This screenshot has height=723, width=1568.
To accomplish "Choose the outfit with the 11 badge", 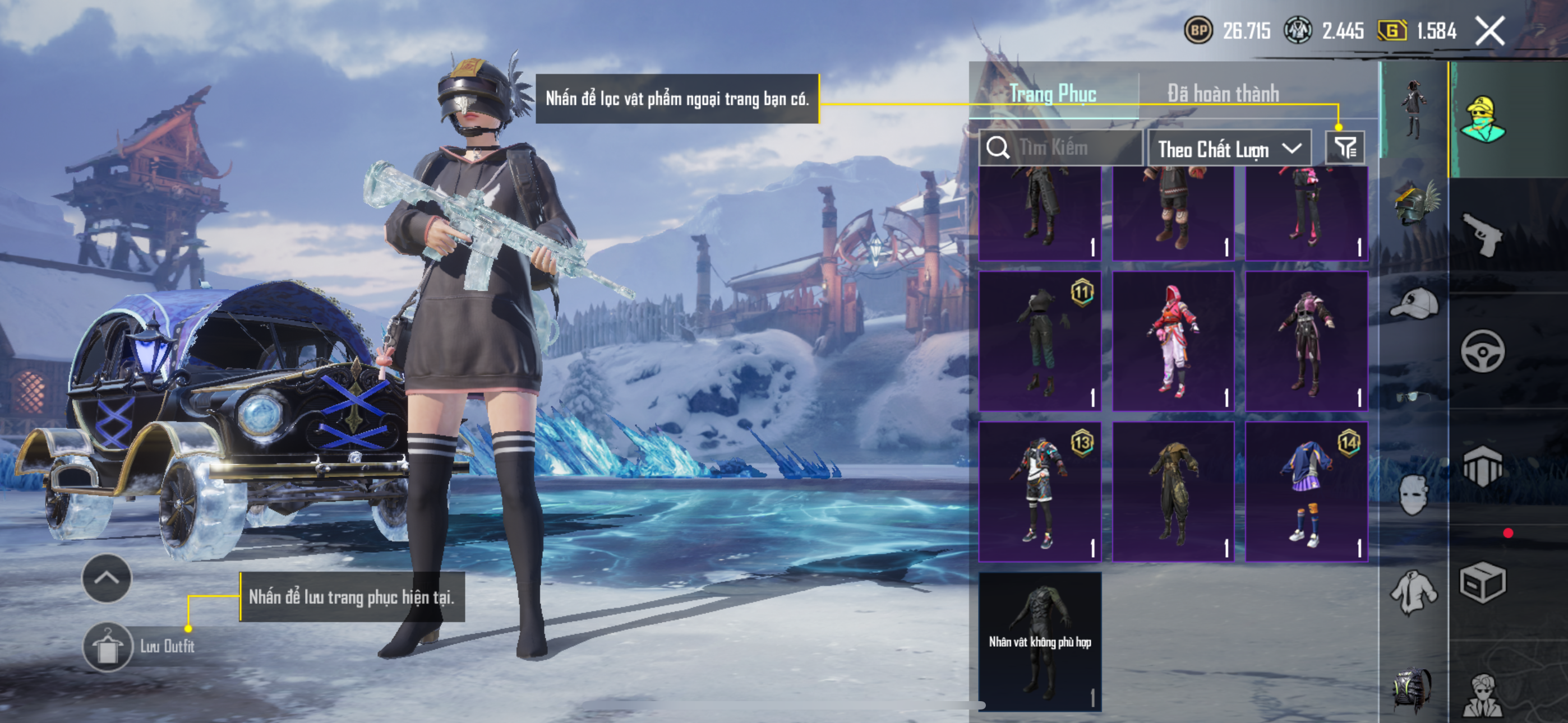I will click(1040, 341).
